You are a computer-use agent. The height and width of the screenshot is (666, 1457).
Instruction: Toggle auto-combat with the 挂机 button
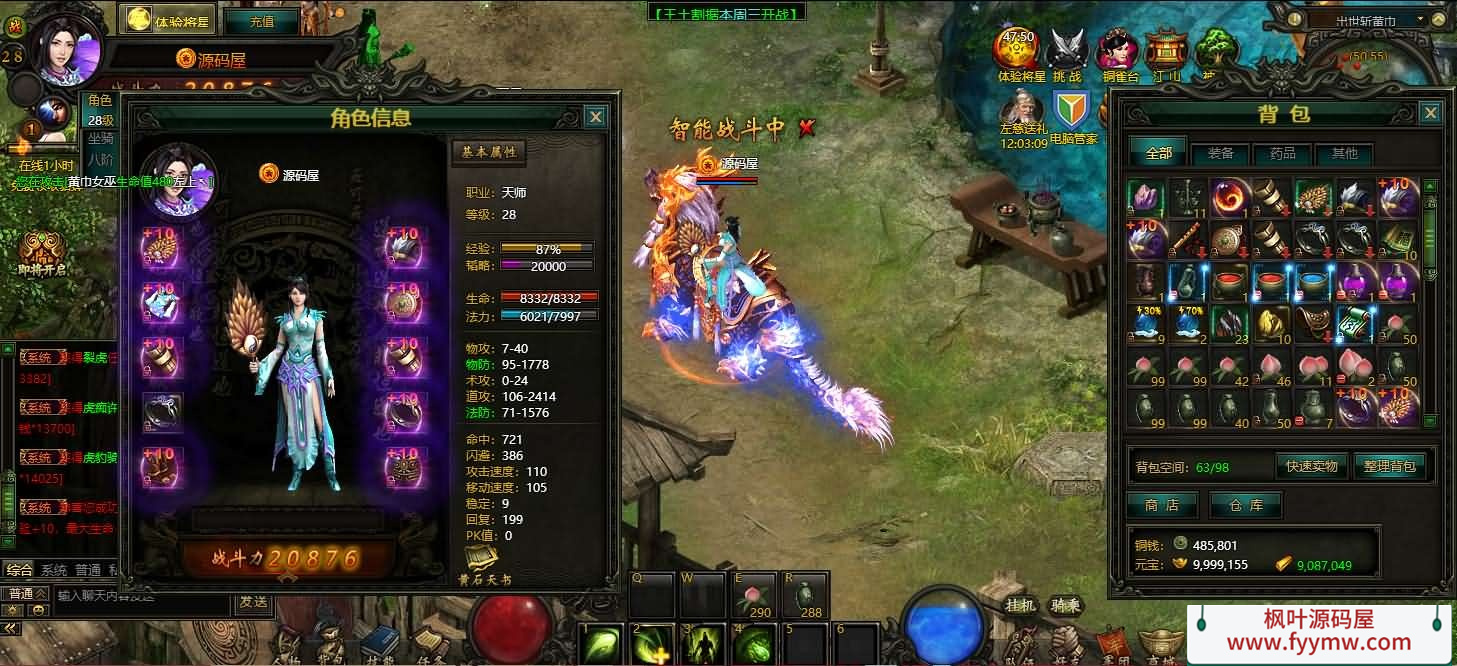pyautogui.click(x=1020, y=605)
